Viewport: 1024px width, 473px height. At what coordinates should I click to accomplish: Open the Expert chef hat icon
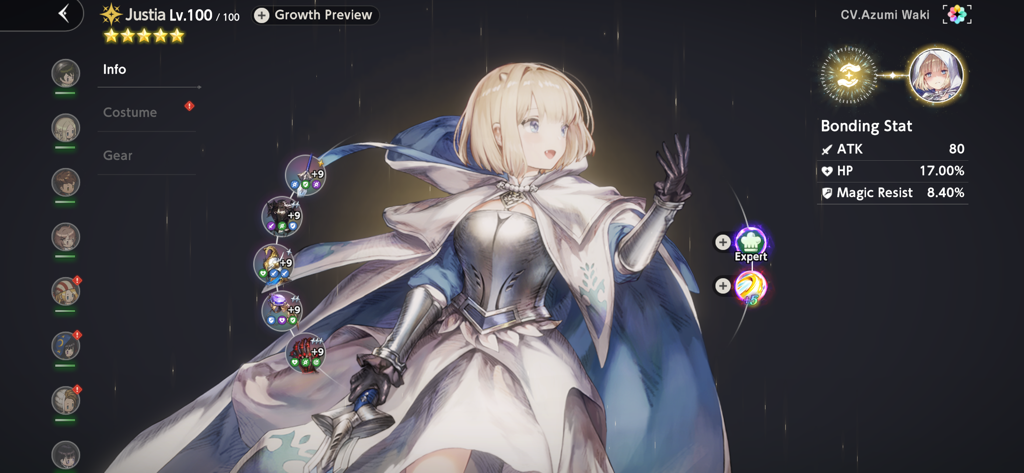click(x=751, y=242)
